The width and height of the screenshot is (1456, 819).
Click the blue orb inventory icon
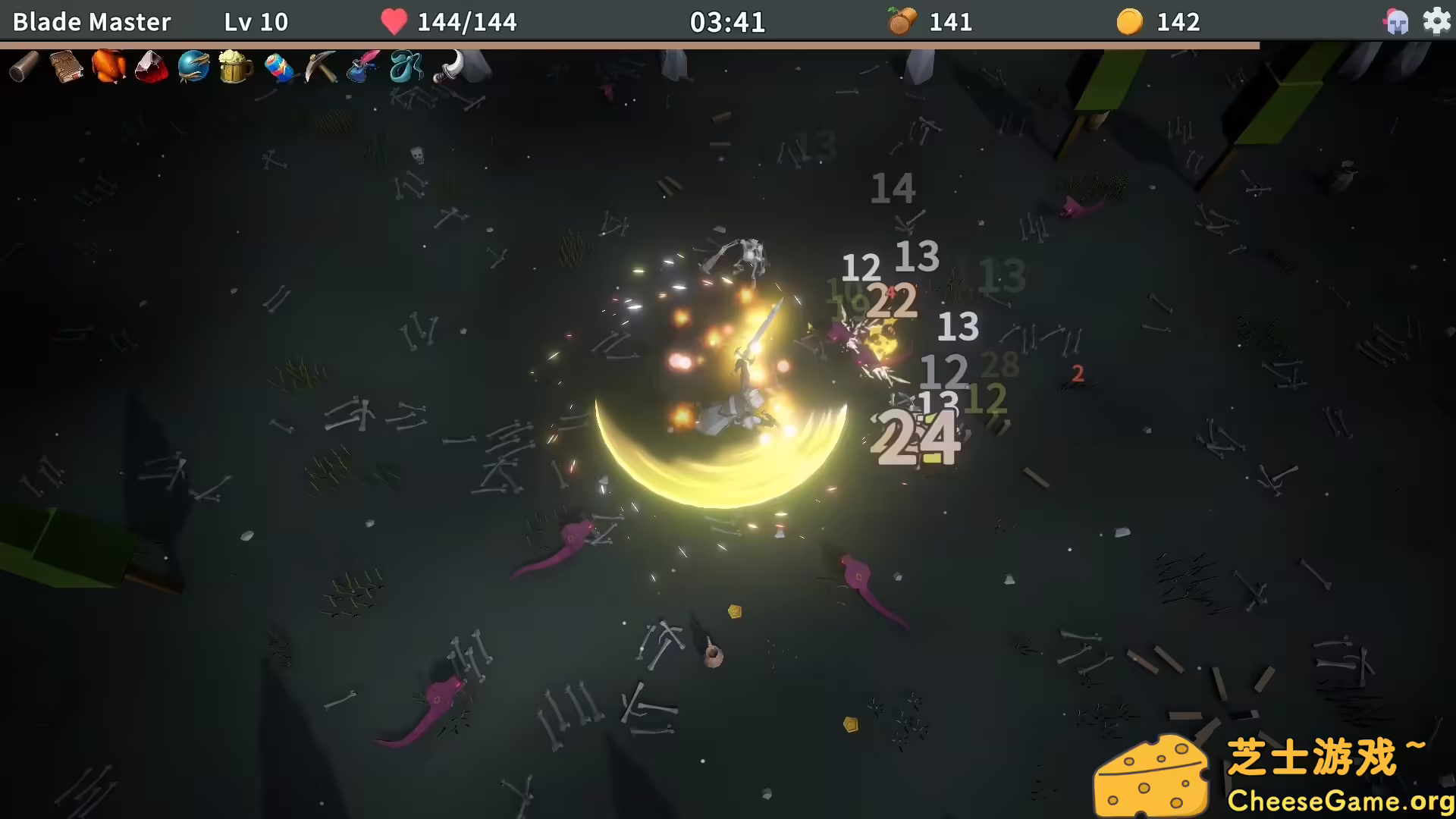pyautogui.click(x=193, y=68)
